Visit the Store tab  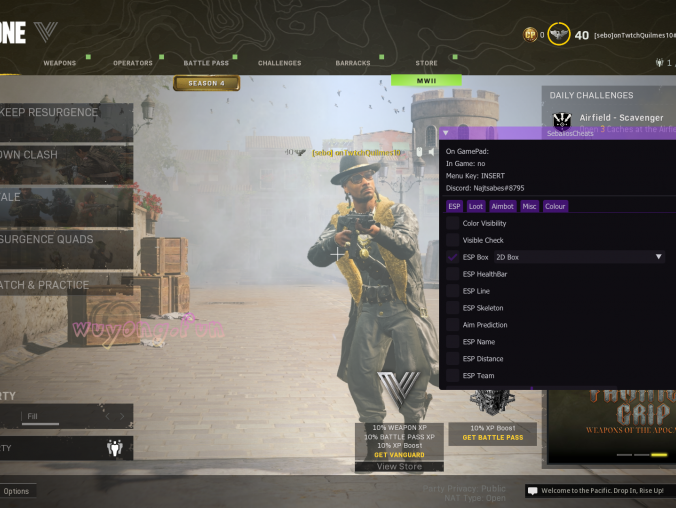coord(426,63)
